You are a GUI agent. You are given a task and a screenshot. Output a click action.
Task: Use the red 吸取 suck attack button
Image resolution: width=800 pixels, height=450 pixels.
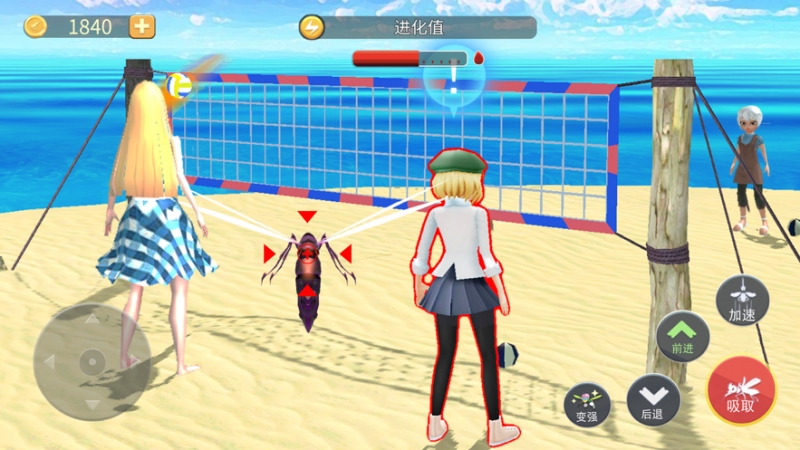tap(741, 391)
